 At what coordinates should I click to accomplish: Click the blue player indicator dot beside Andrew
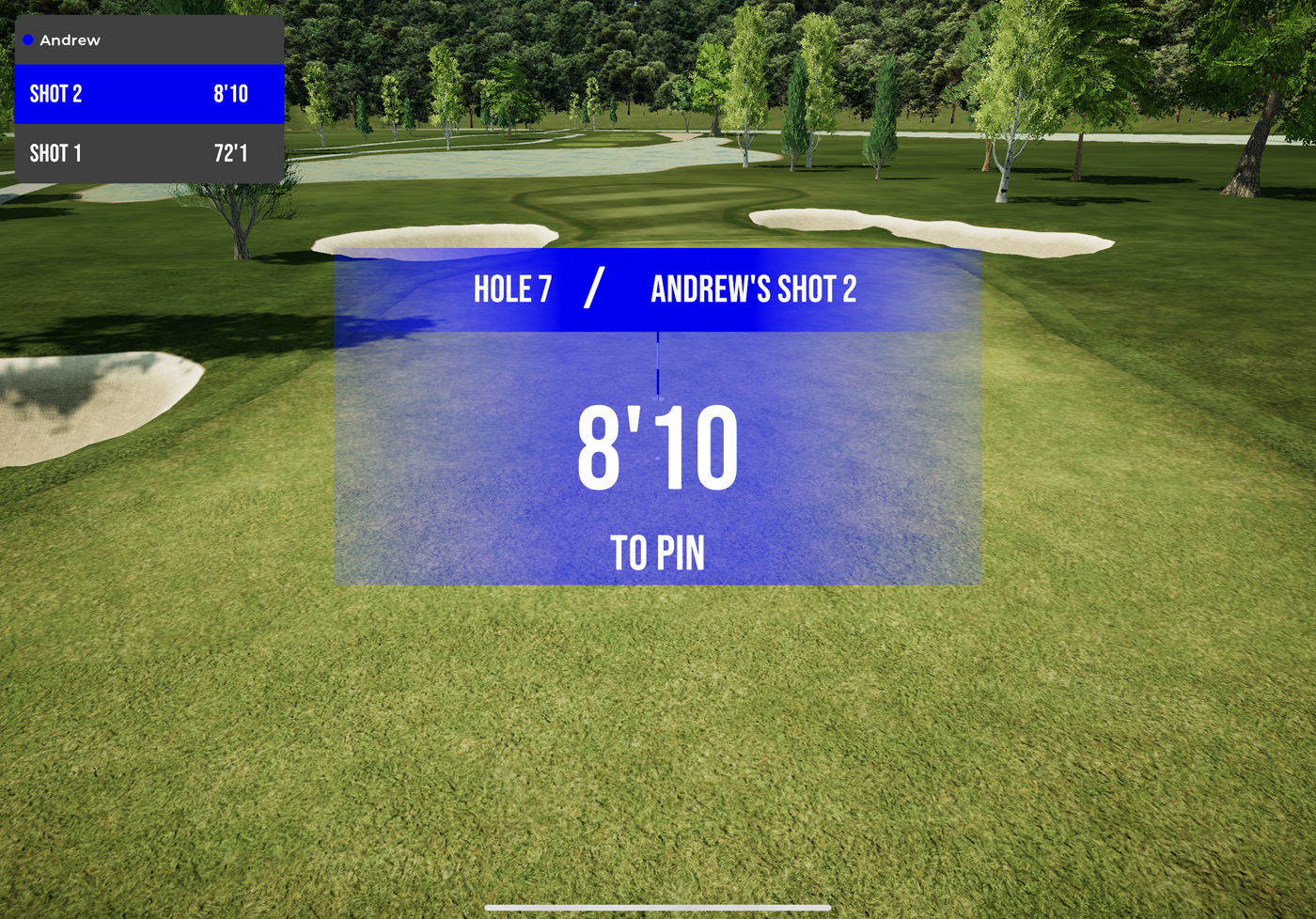tap(29, 40)
